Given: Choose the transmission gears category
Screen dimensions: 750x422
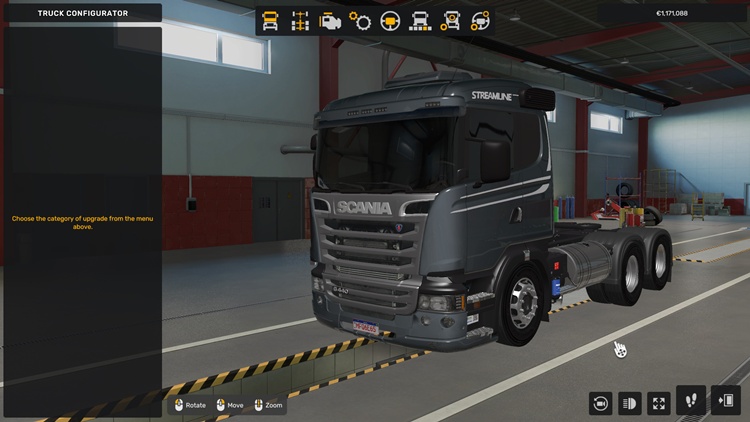Looking at the screenshot, I should click(360, 20).
